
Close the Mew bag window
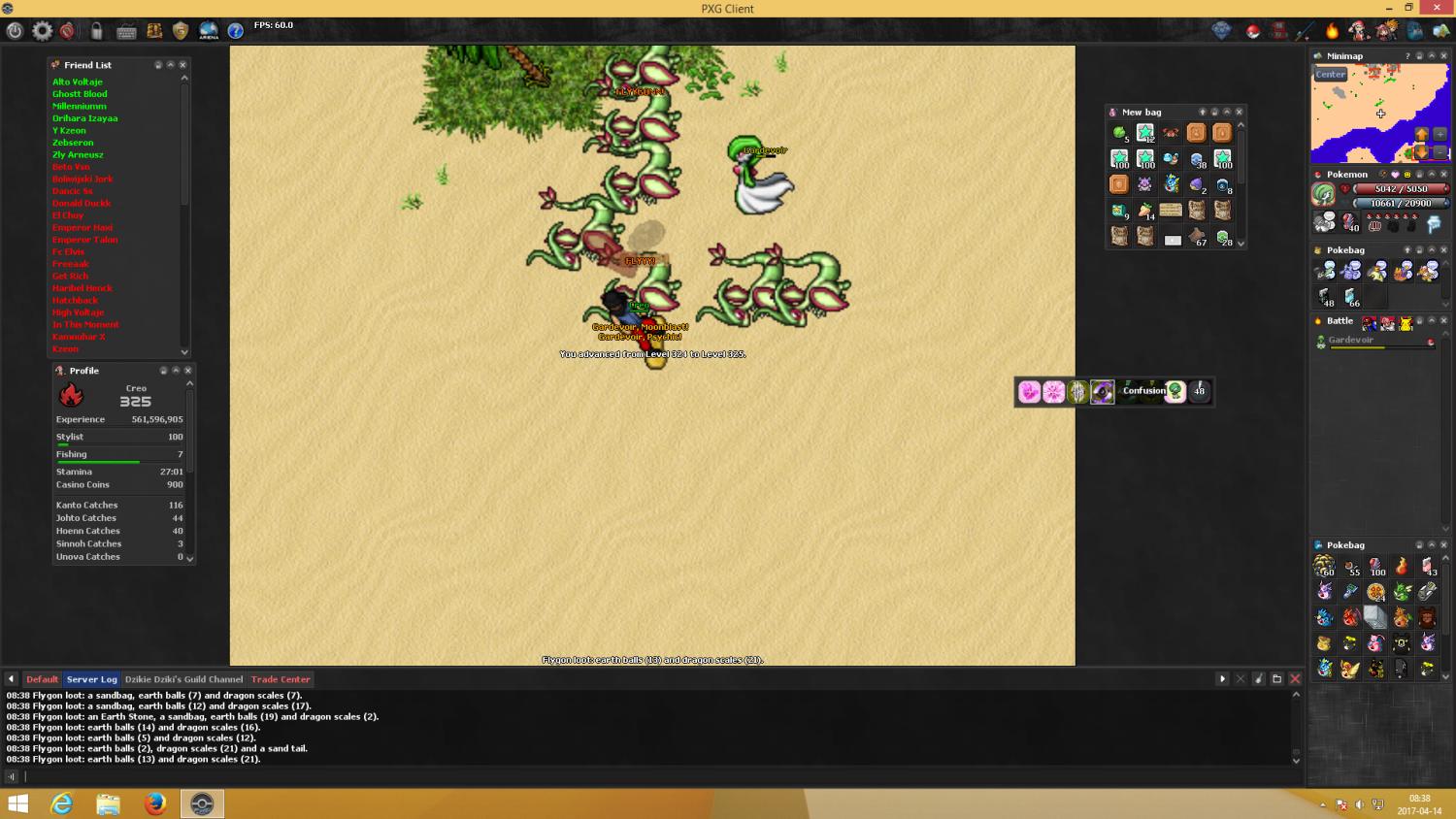pos(1239,113)
